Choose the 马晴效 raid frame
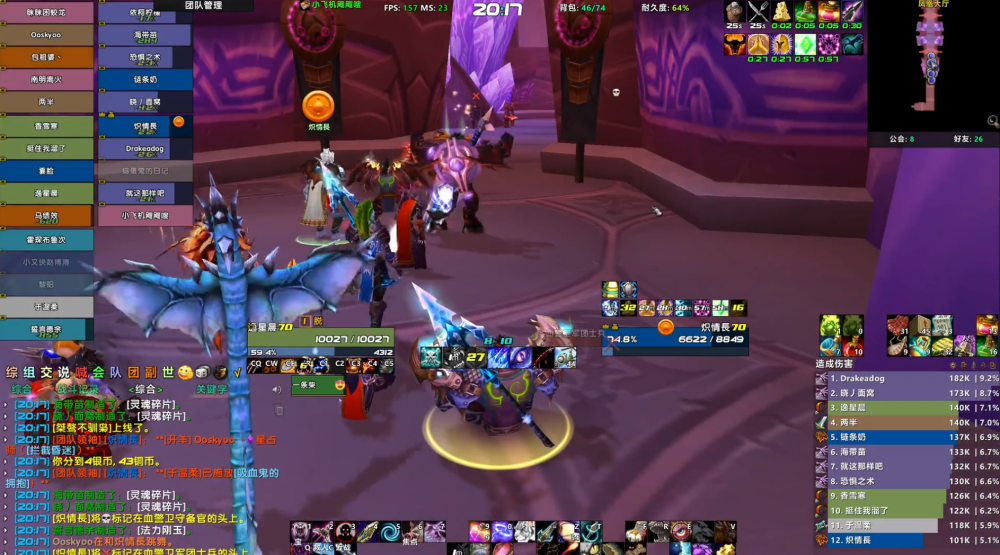Screen dimensions: 1000x555 (46, 215)
